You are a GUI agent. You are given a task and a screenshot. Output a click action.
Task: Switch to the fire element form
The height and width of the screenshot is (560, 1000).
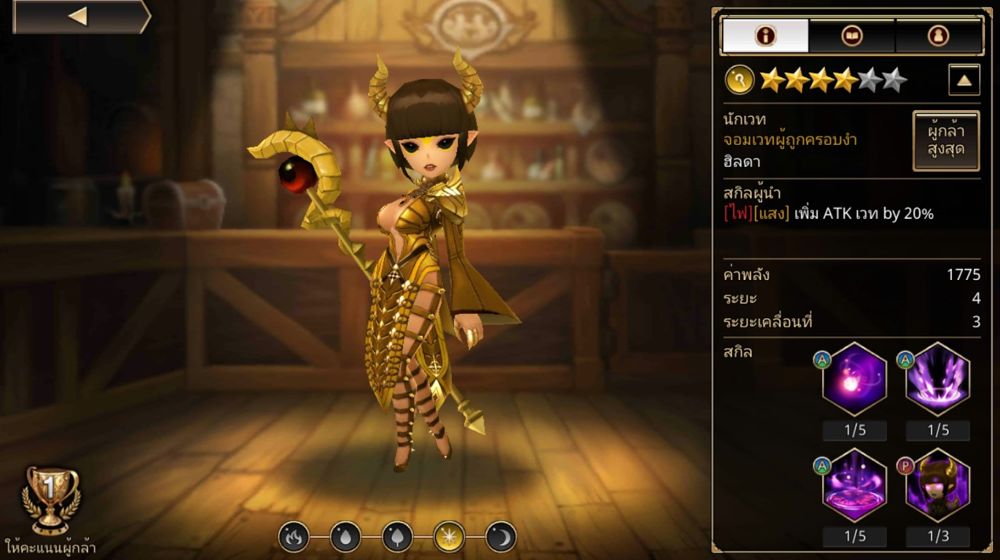293,537
